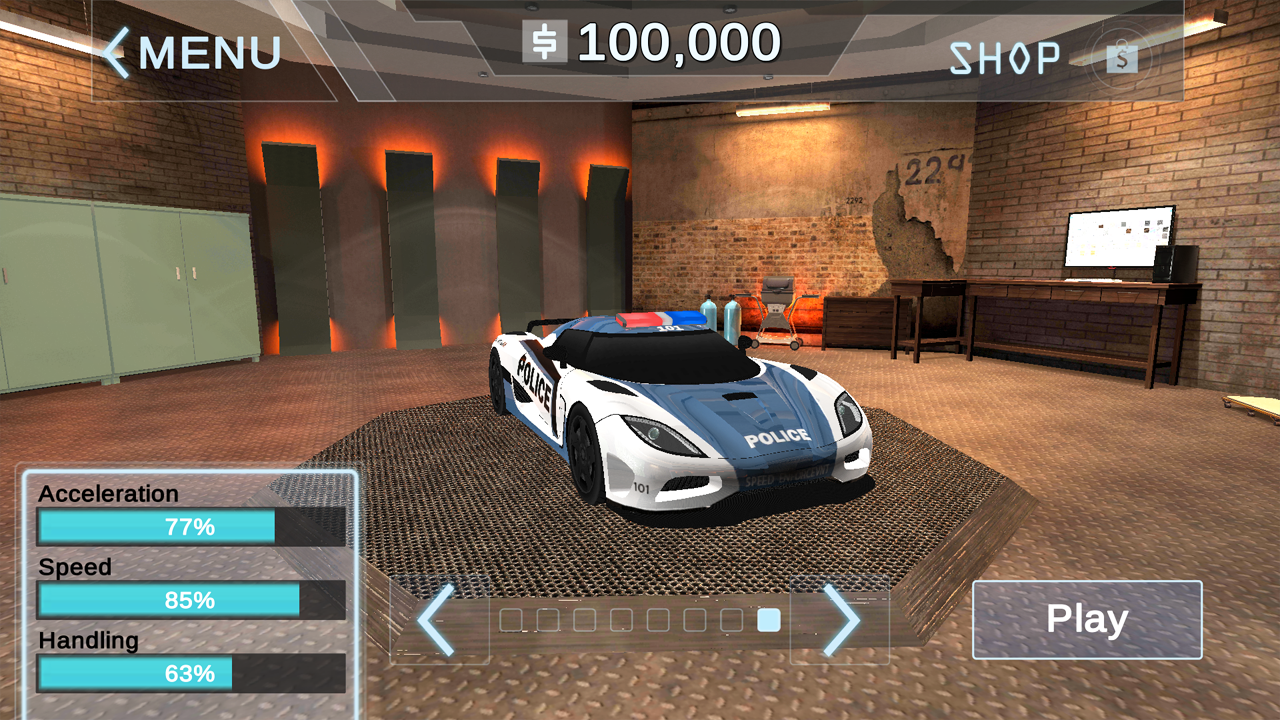Click the highlighted last car indicator
The width and height of the screenshot is (1280, 720).
click(x=770, y=620)
